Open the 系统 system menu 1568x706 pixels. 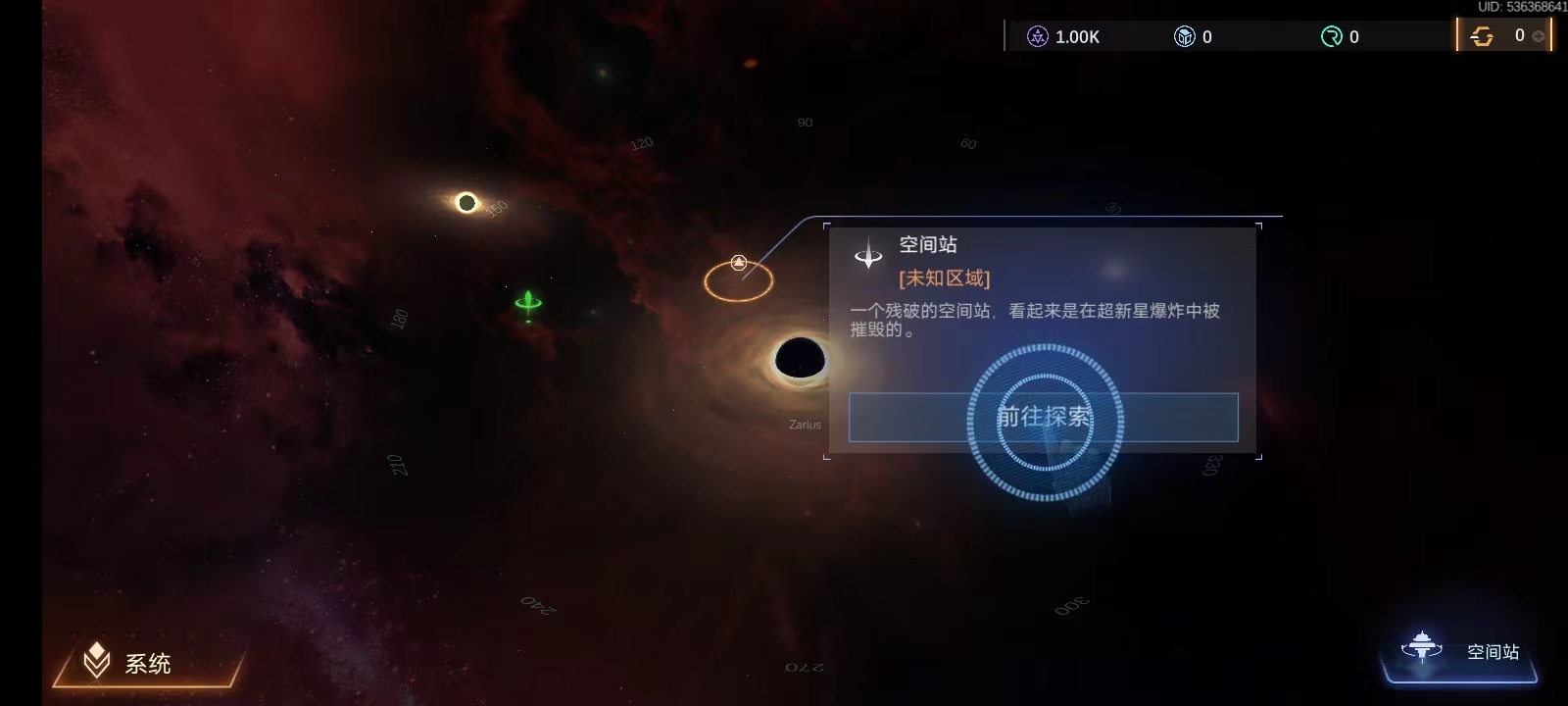click(147, 664)
